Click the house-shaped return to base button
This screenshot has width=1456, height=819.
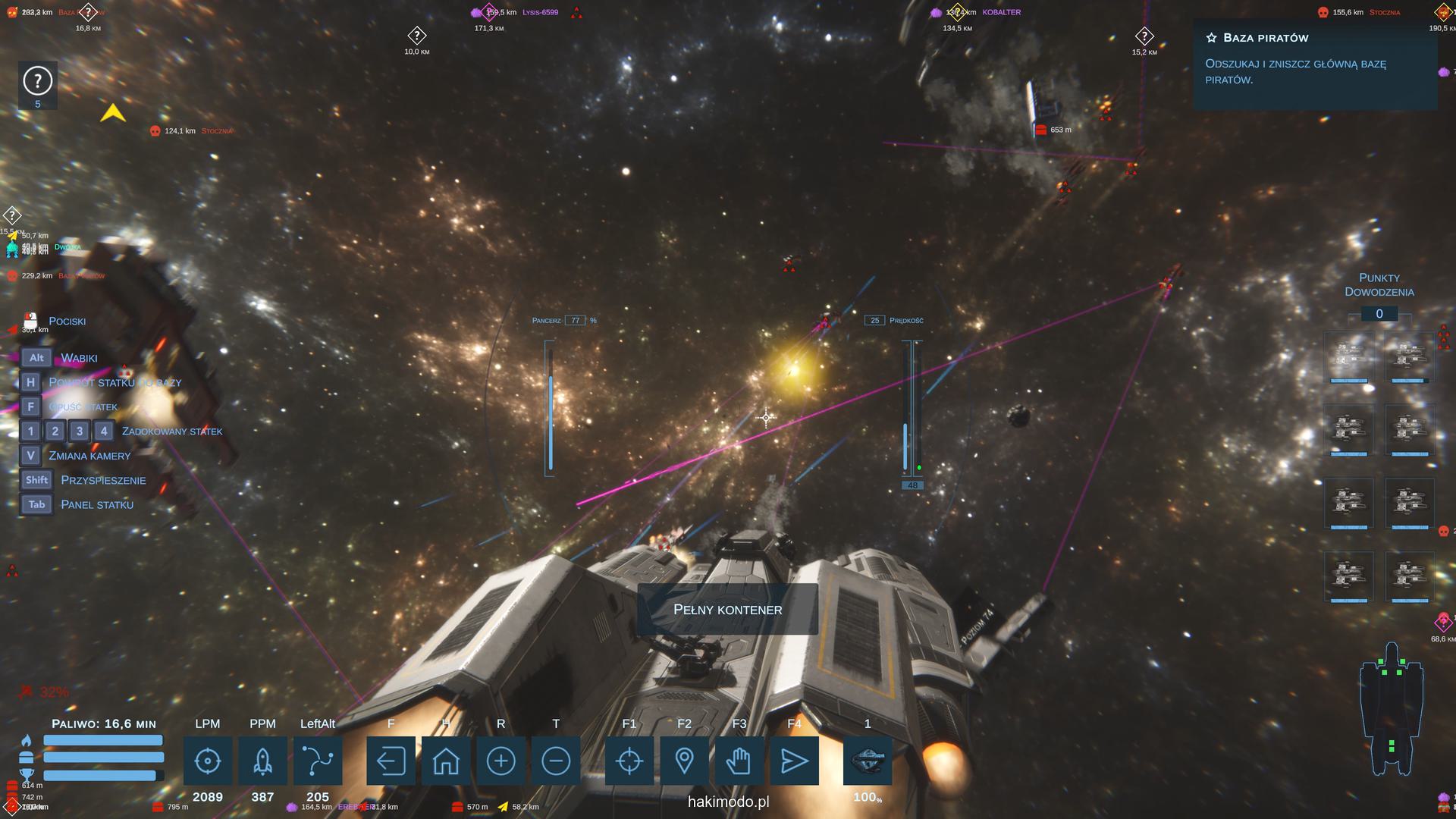click(446, 761)
